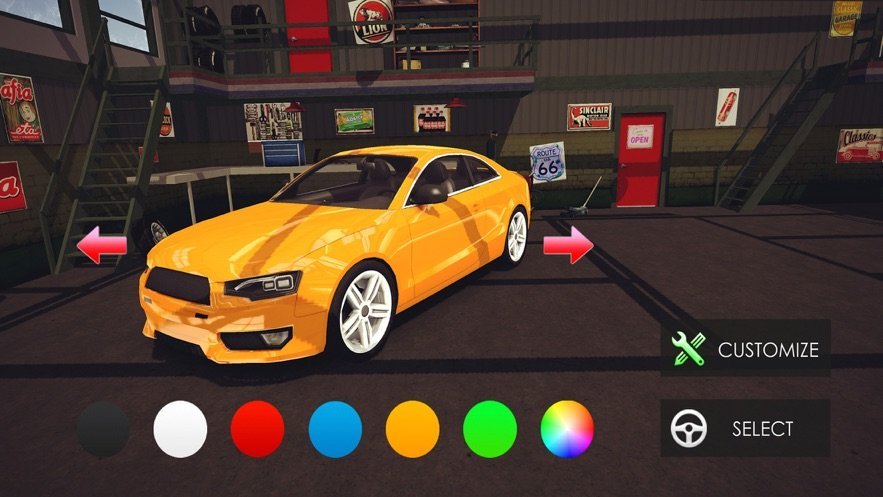Image resolution: width=883 pixels, height=497 pixels.
Task: Apply the red paint swatch
Action: (x=258, y=429)
